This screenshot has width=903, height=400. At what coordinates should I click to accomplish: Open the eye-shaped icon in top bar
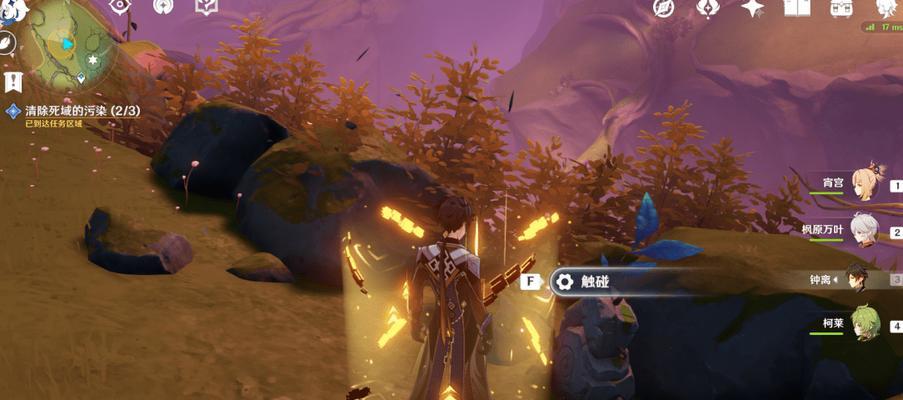point(120,6)
